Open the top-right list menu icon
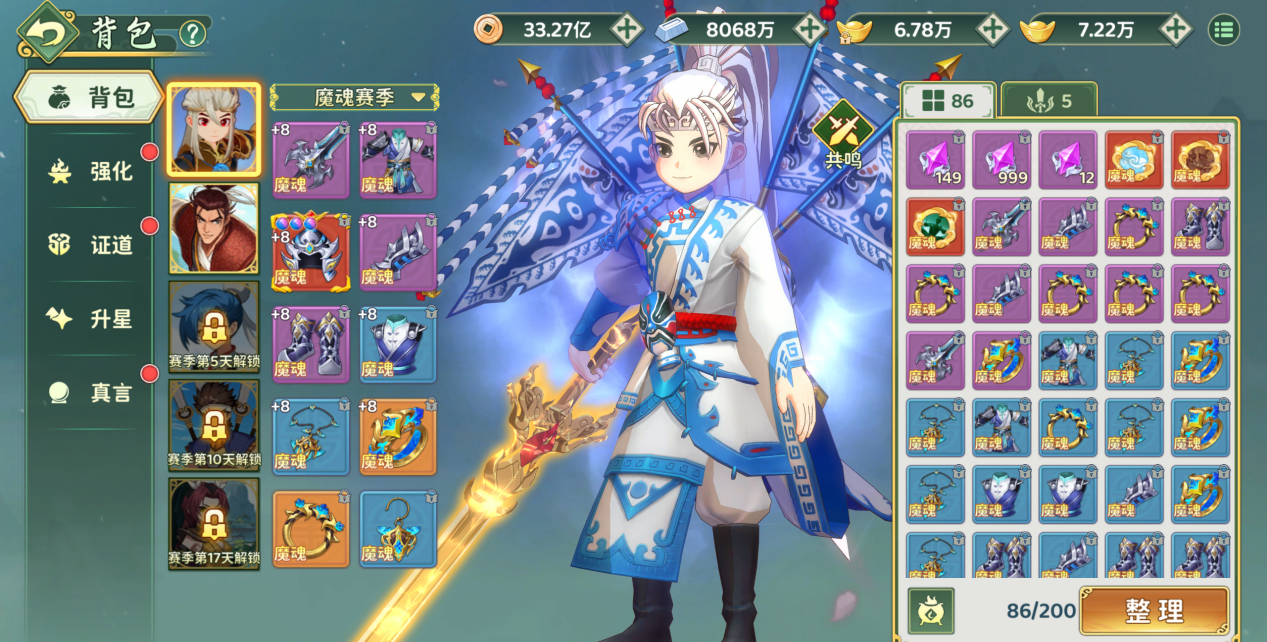Viewport: 1267px width, 642px height. (1223, 29)
